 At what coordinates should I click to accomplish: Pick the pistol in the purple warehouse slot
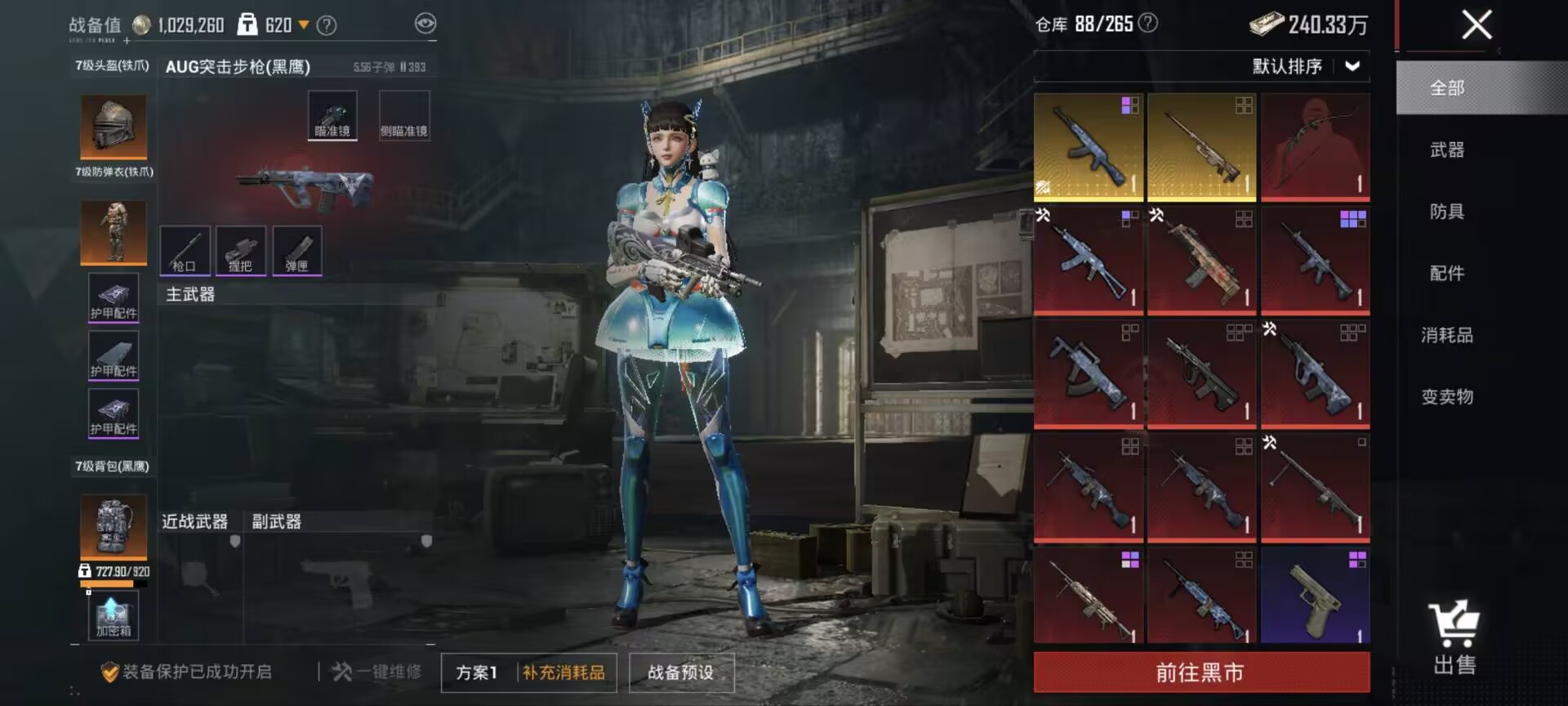[x=1315, y=595]
